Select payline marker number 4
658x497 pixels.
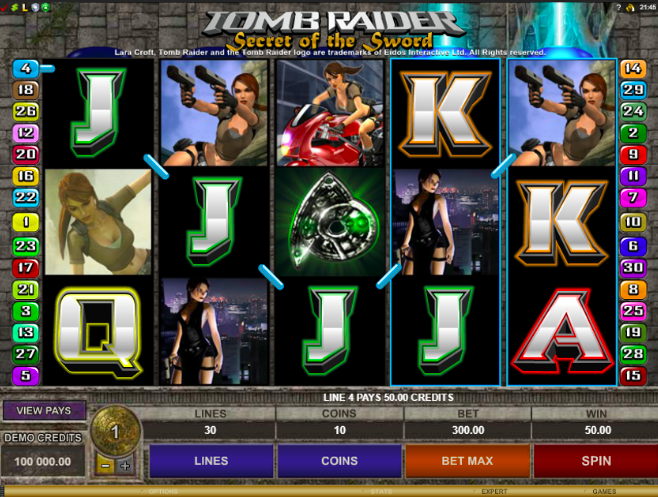[25, 68]
